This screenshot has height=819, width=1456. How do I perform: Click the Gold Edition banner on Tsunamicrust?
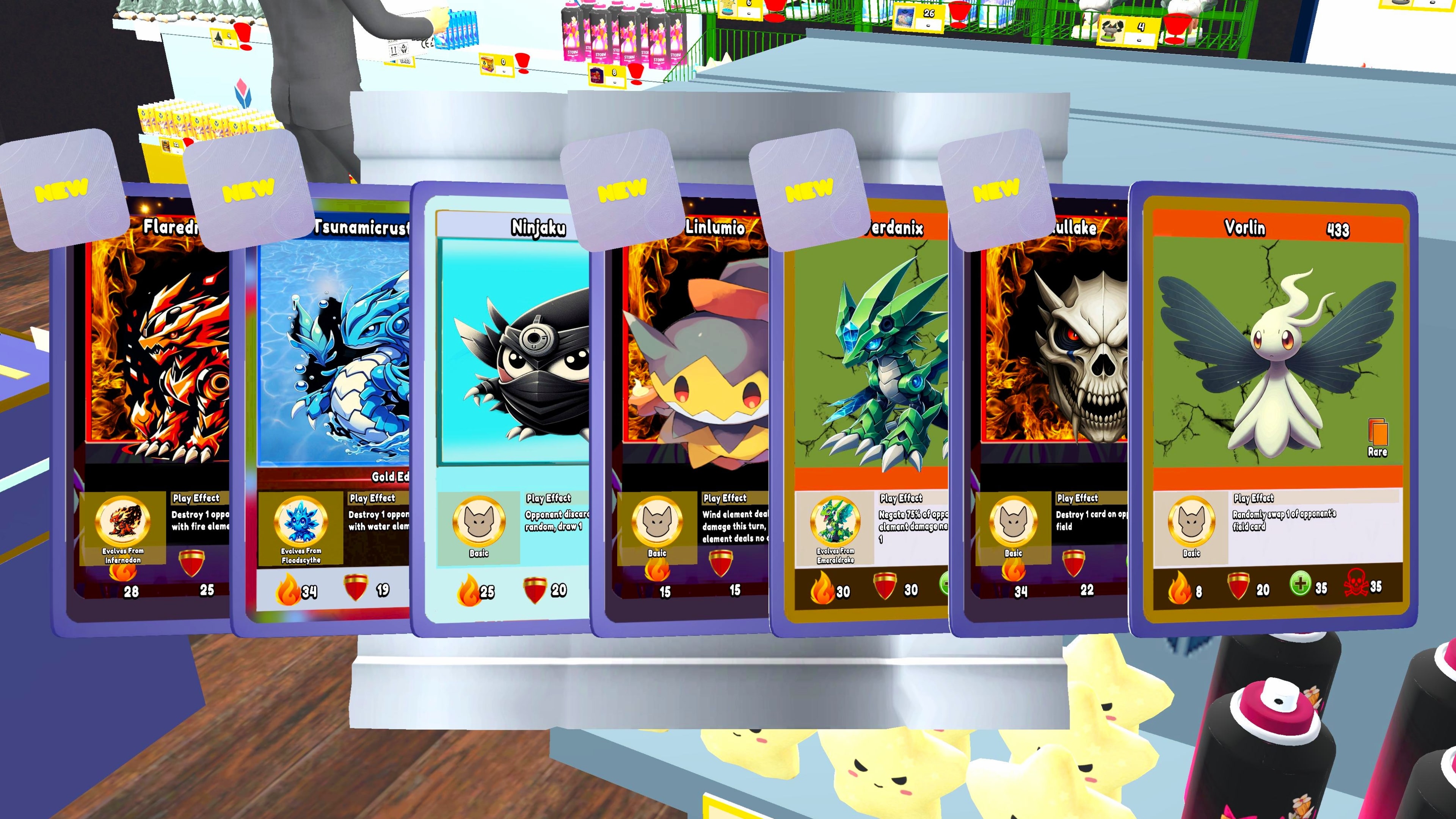(390, 478)
